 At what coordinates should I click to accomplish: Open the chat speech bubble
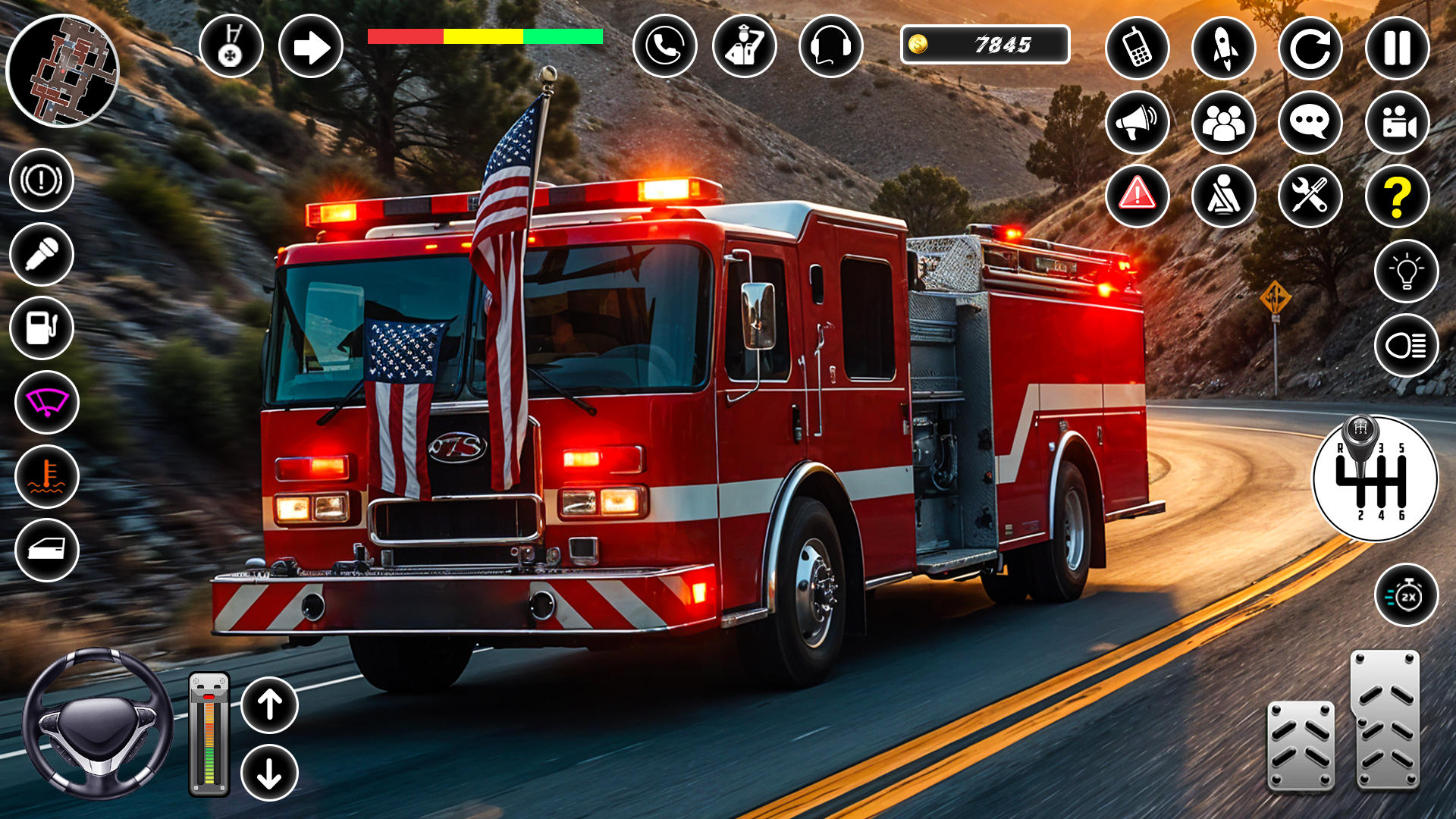point(1310,122)
